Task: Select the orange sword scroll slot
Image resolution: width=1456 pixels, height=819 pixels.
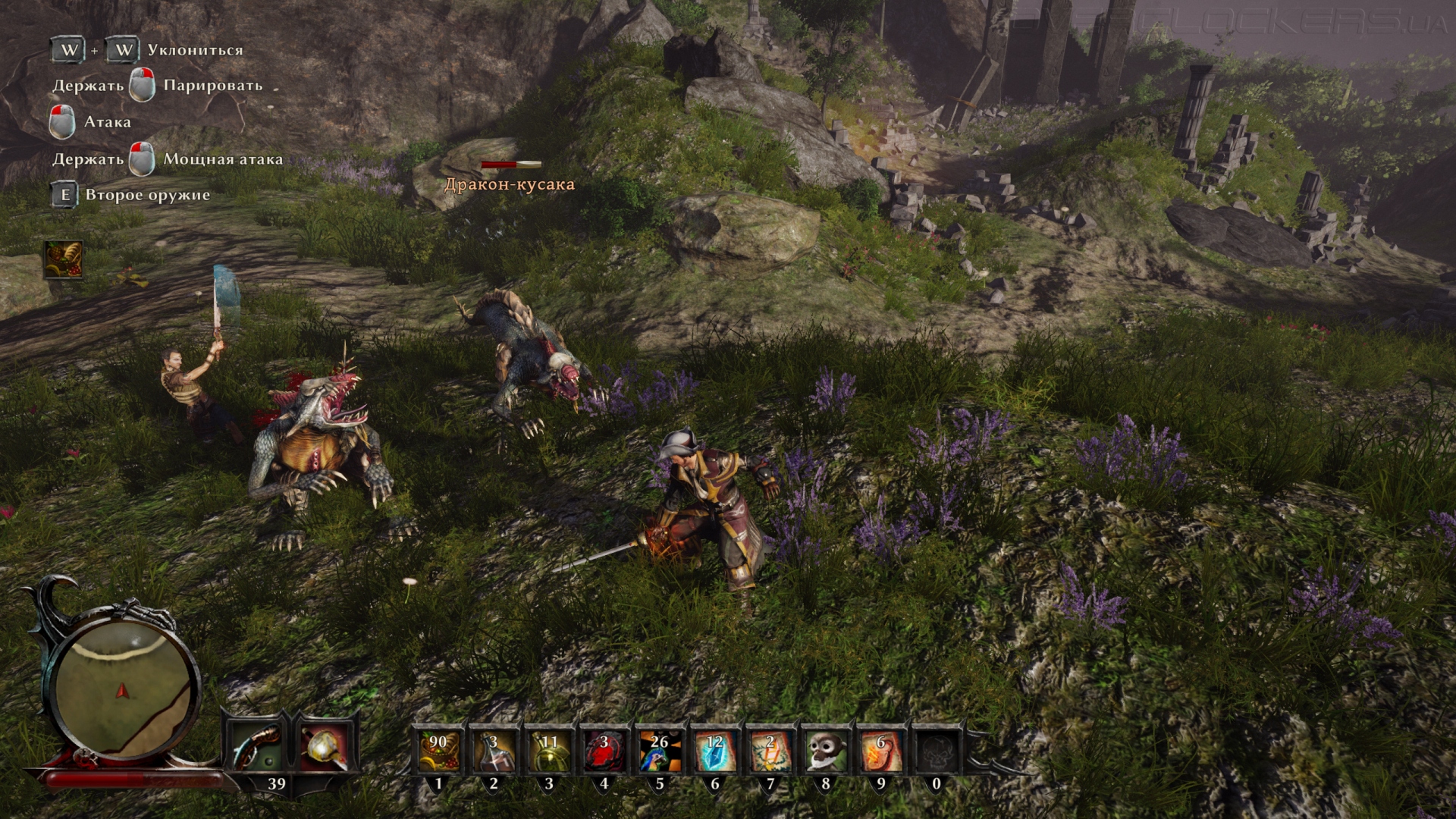Action: coord(770,751)
